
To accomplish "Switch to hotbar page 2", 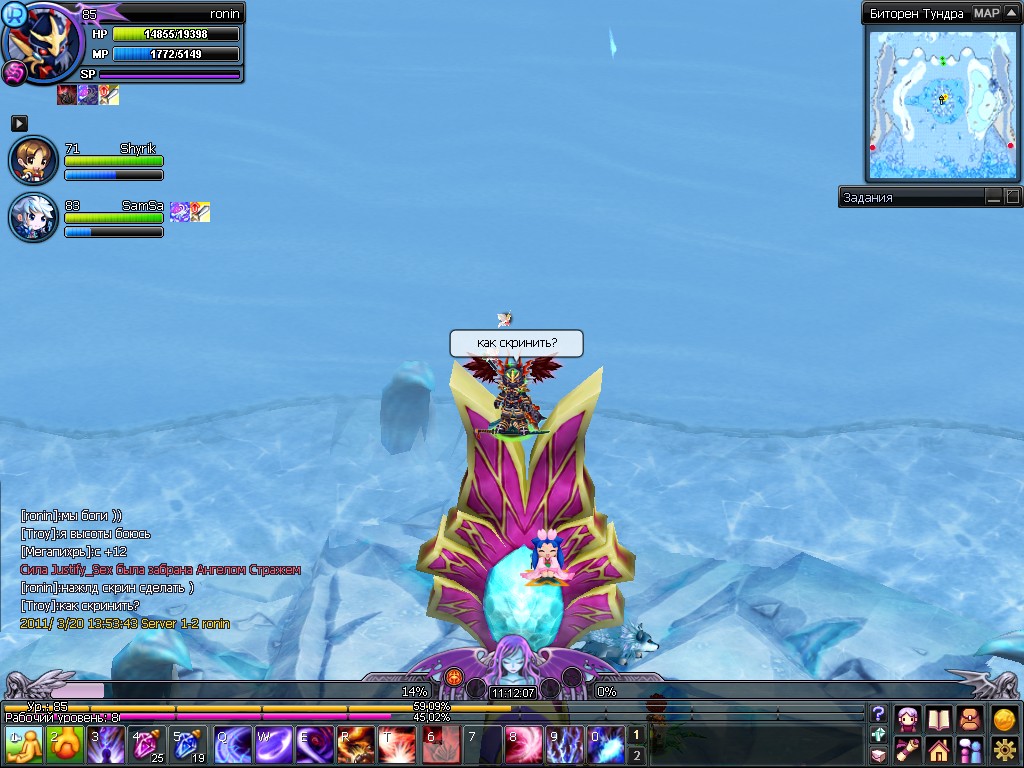I will pos(636,756).
